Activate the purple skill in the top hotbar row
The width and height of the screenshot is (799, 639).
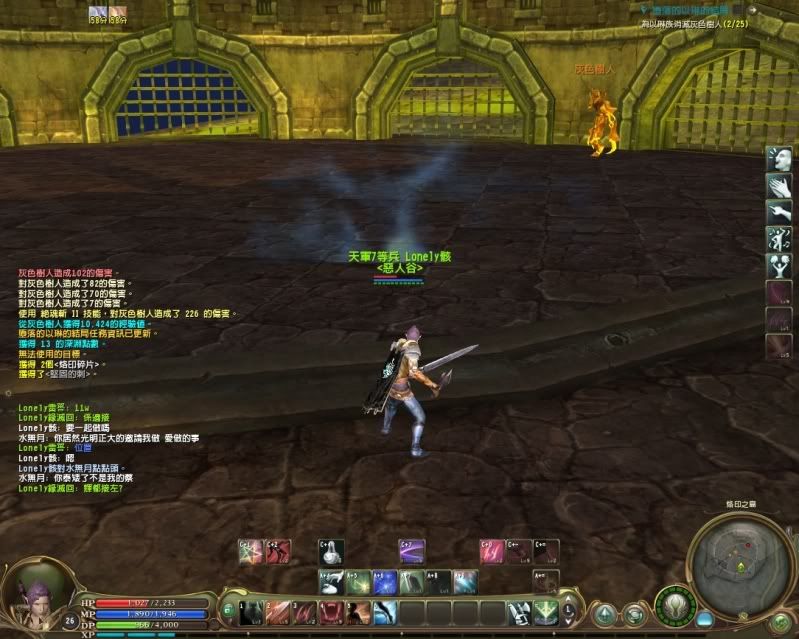tap(412, 551)
